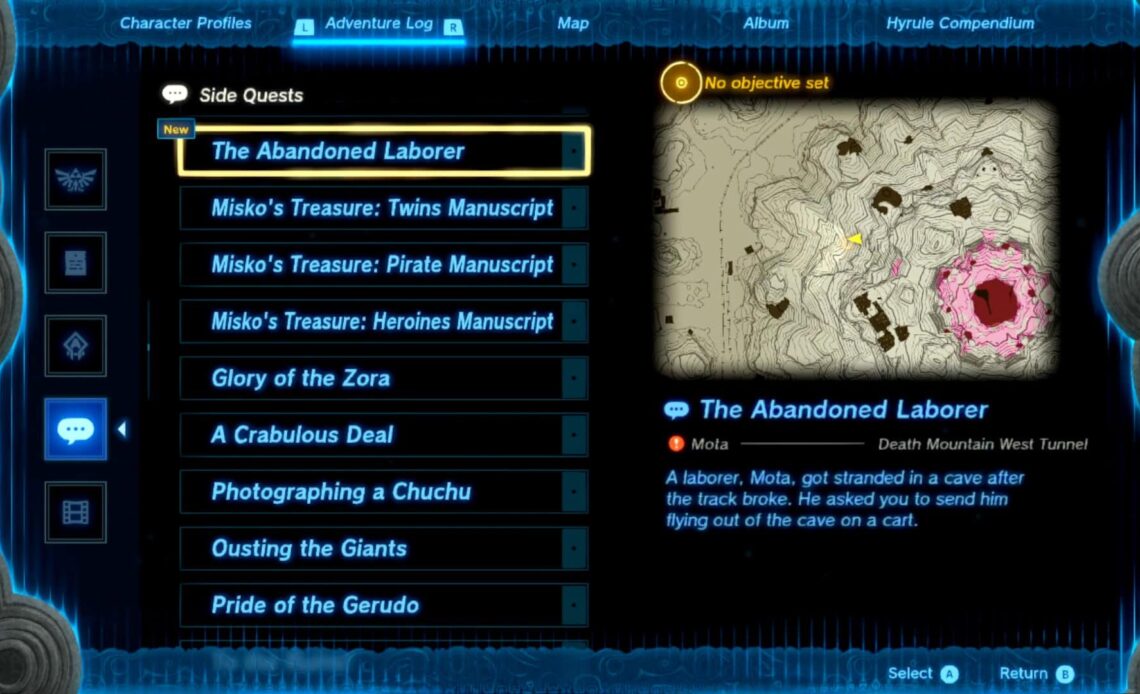The height and width of the screenshot is (694, 1140).
Task: Open the Photographing a Chuchu quest
Action: (384, 492)
